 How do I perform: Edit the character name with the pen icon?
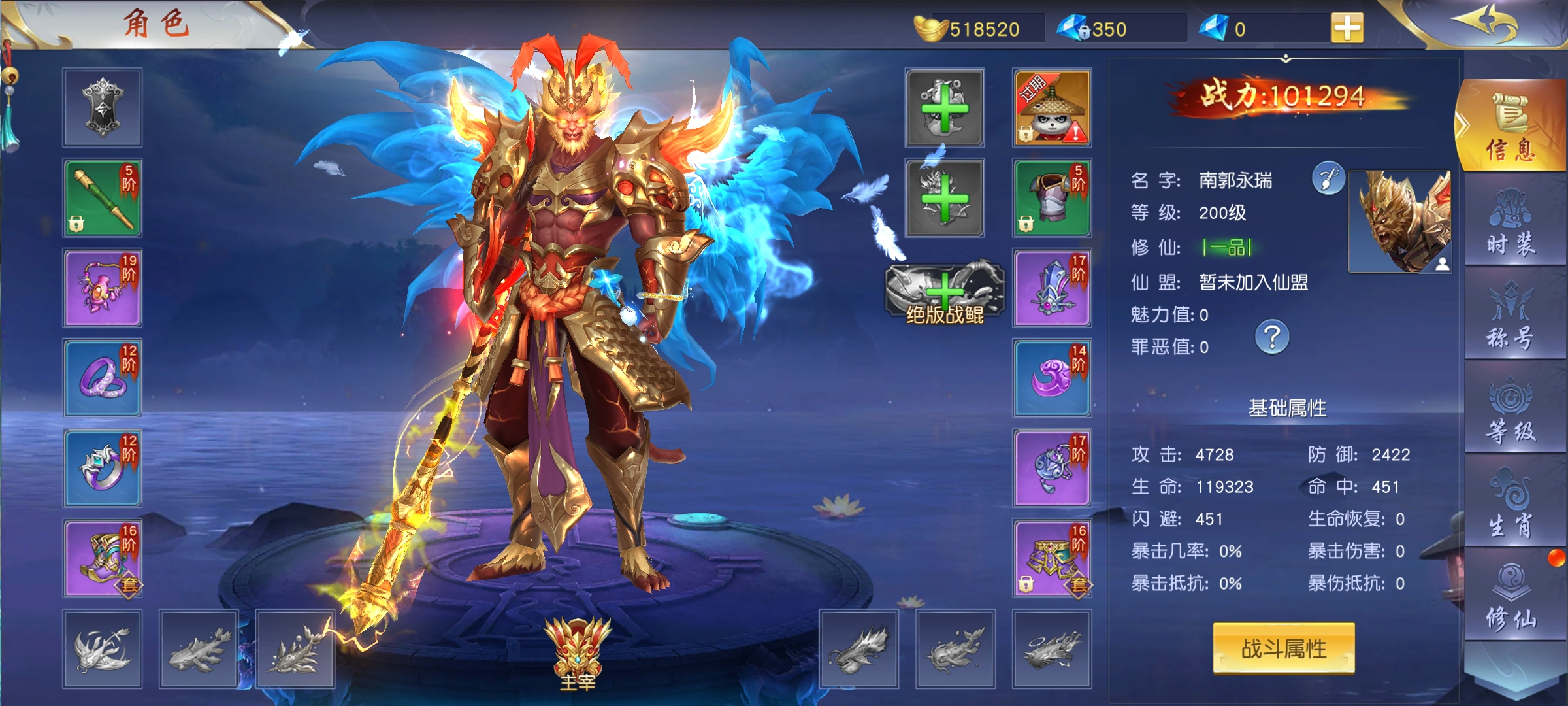tap(1328, 178)
